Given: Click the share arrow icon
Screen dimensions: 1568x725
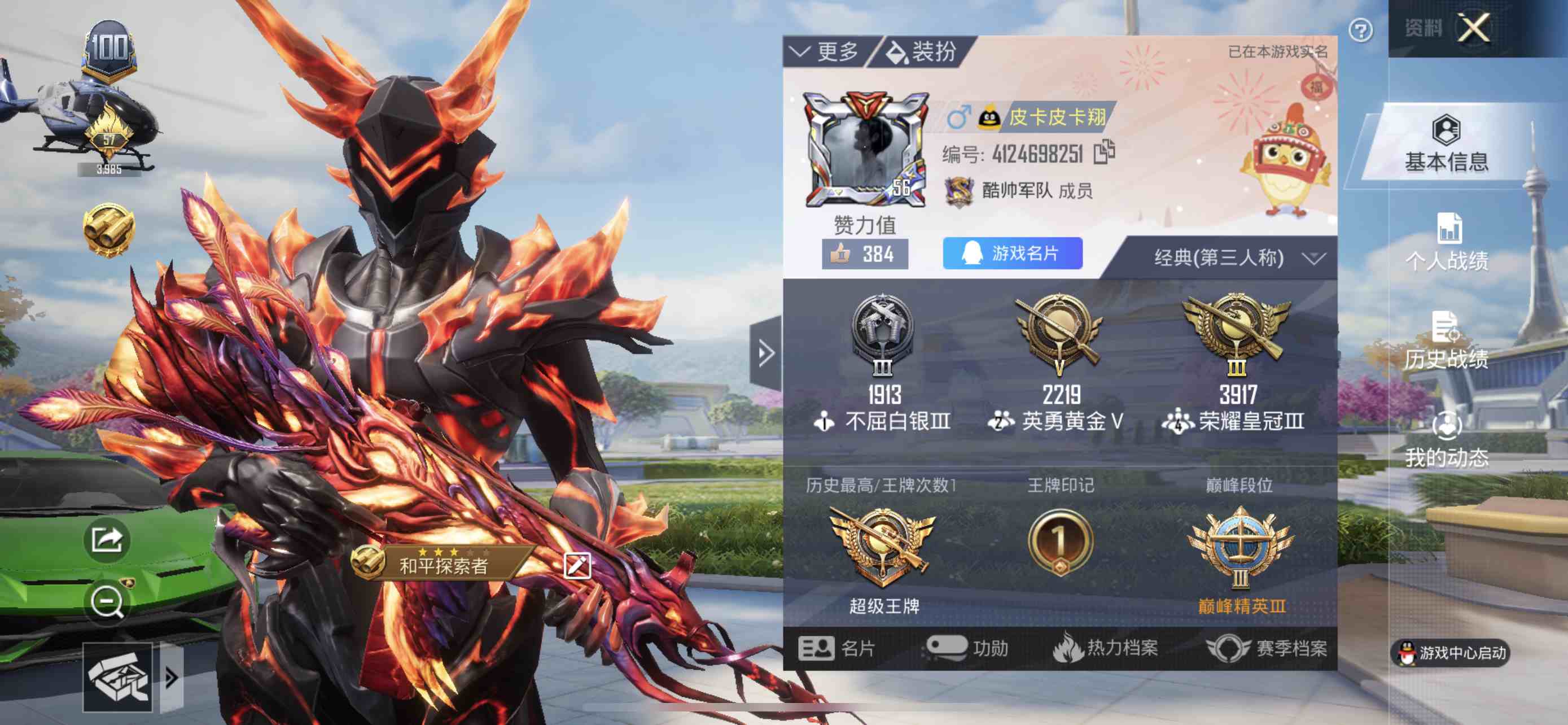Looking at the screenshot, I should 107,539.
